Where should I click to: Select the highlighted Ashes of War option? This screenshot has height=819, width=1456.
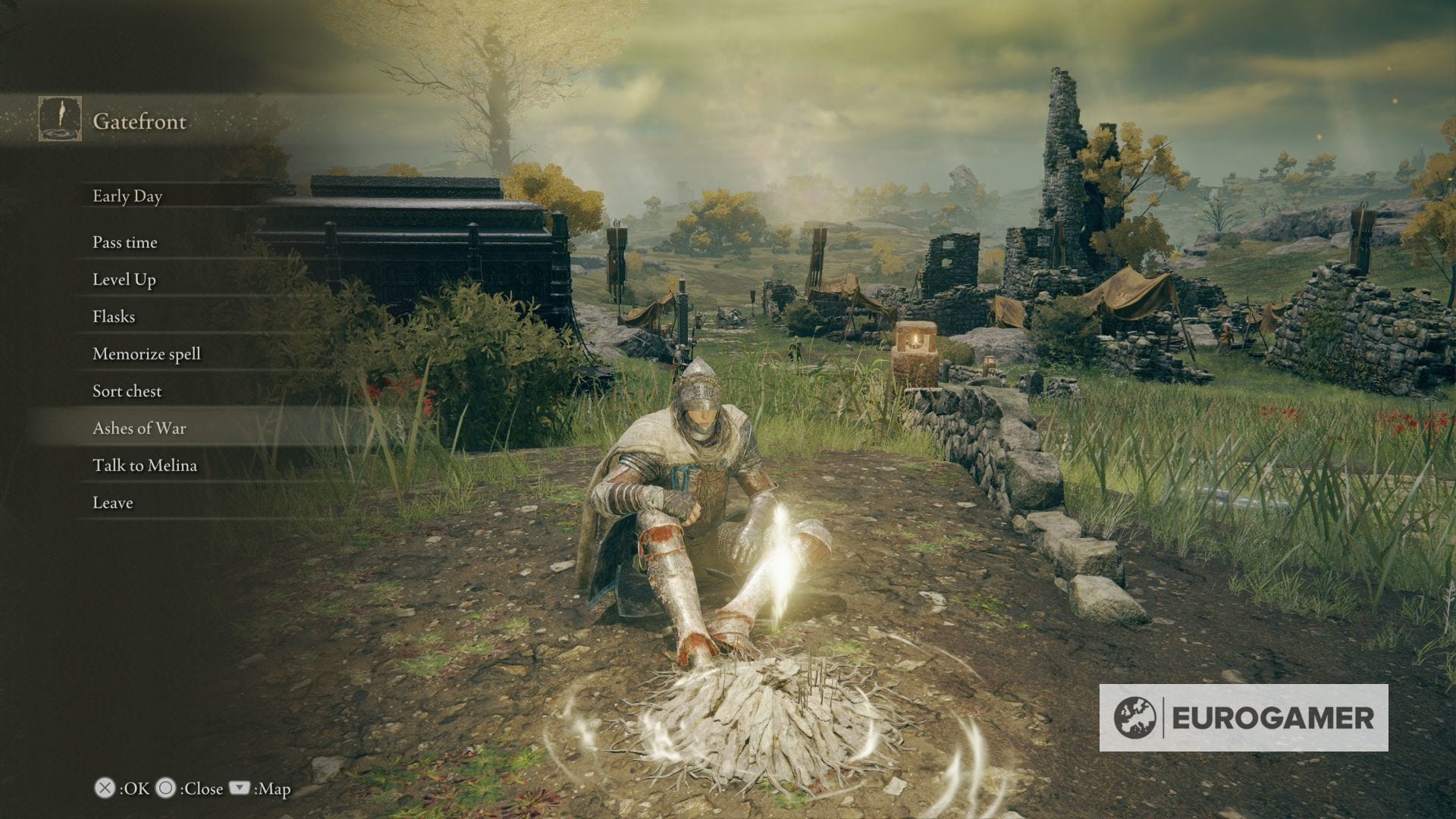[139, 428]
